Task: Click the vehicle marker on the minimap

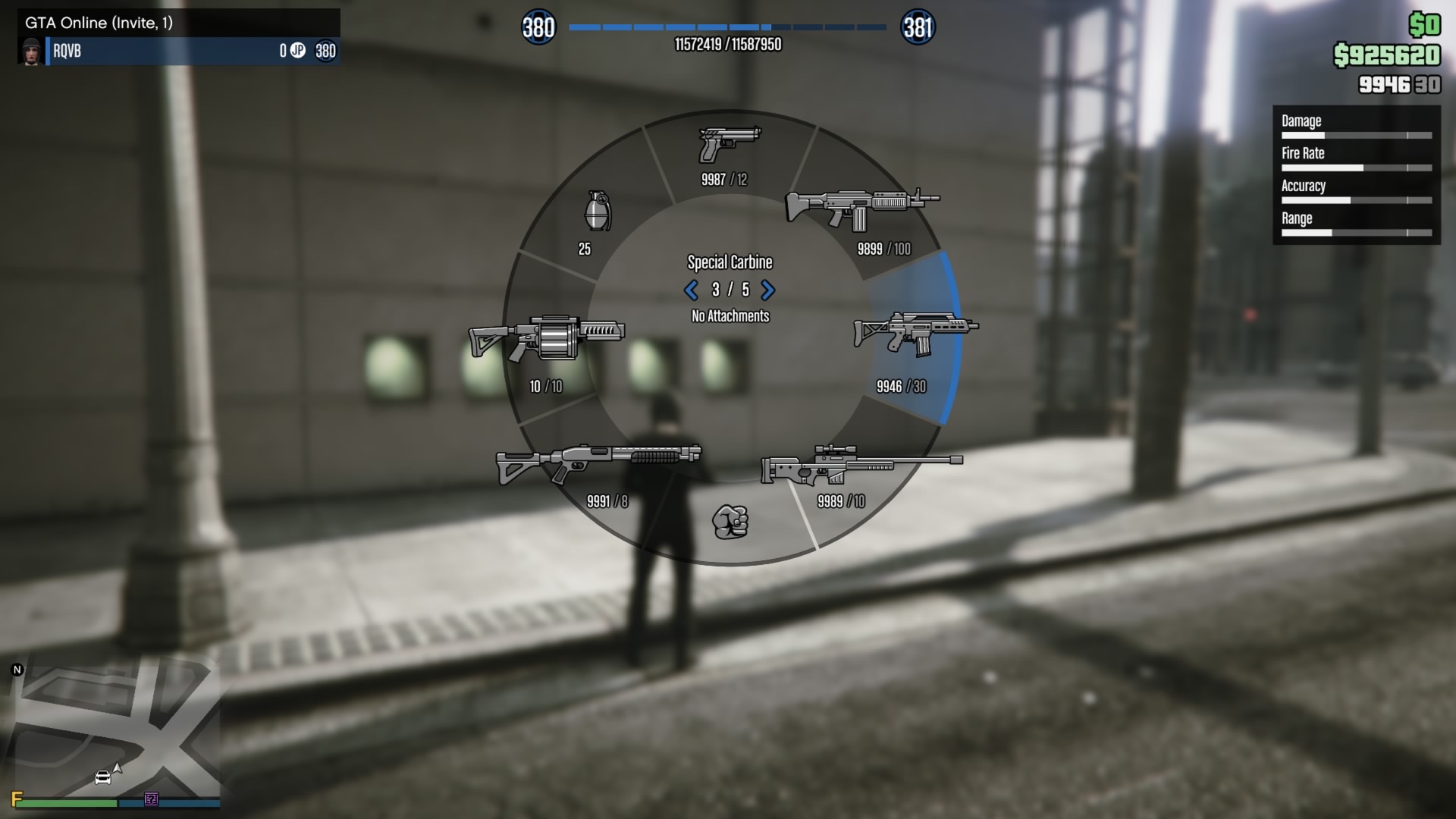Action: (x=102, y=777)
